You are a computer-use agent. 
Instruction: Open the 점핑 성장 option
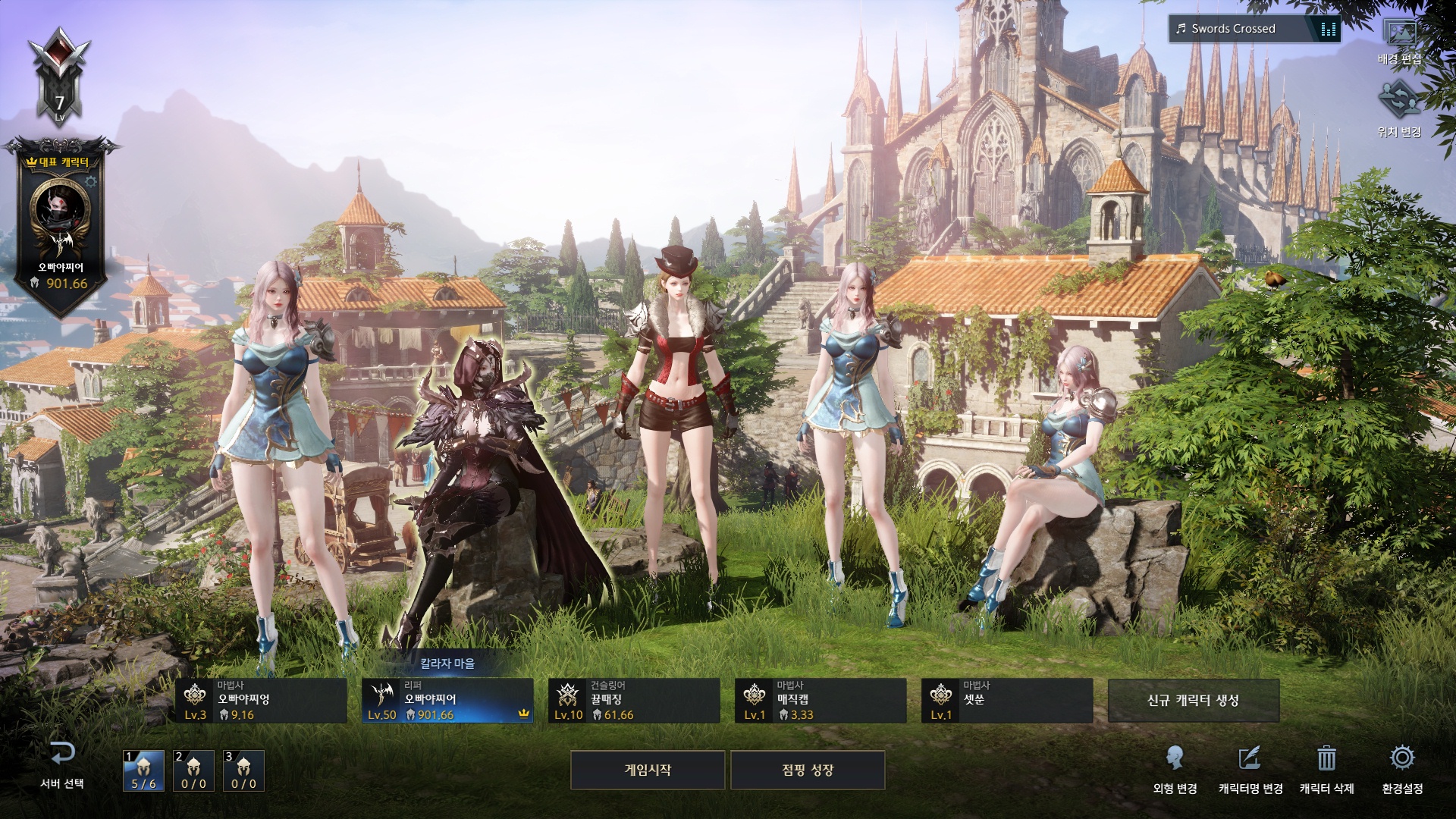tap(808, 770)
